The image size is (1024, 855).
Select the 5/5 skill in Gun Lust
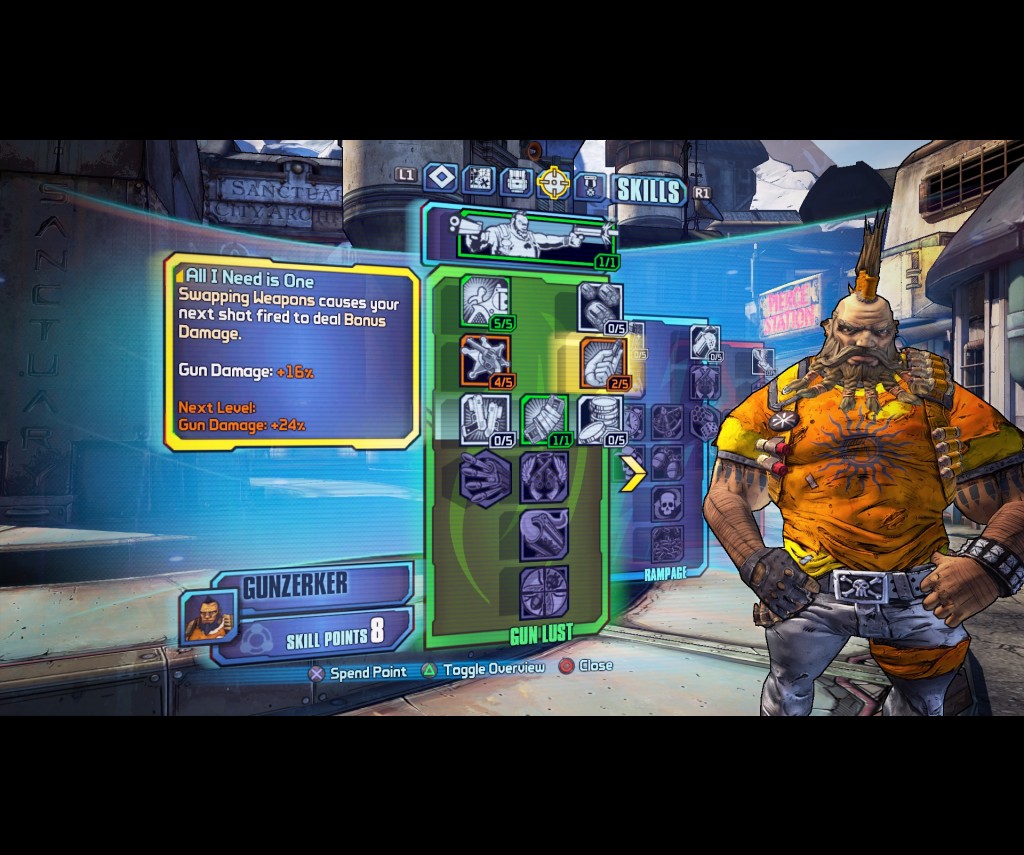[485, 301]
